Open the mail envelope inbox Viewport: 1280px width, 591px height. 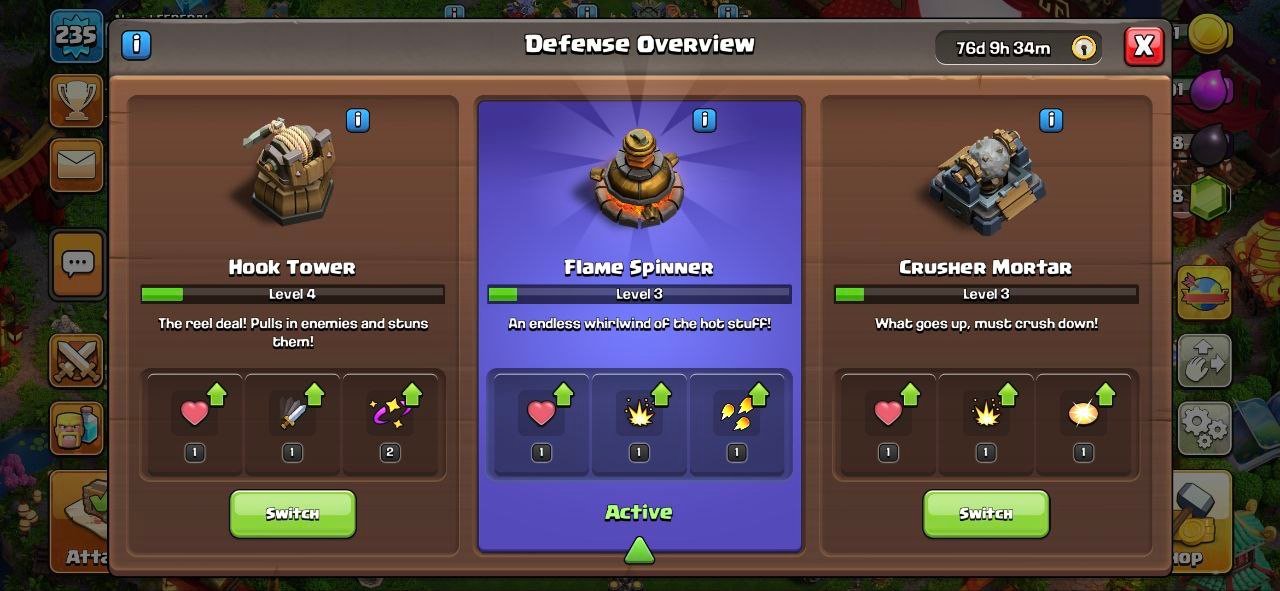[77, 164]
